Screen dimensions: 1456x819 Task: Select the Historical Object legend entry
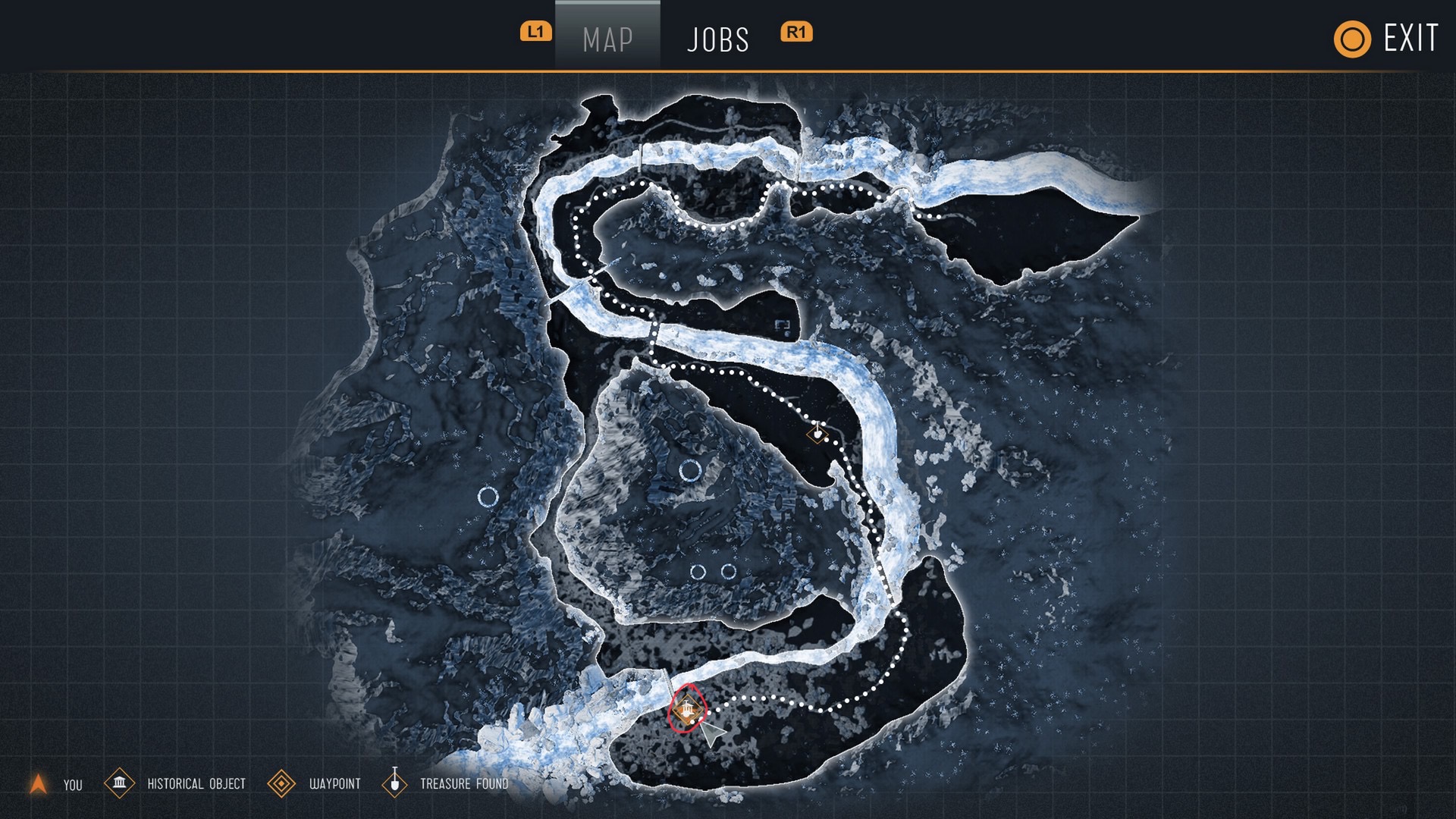[175, 783]
